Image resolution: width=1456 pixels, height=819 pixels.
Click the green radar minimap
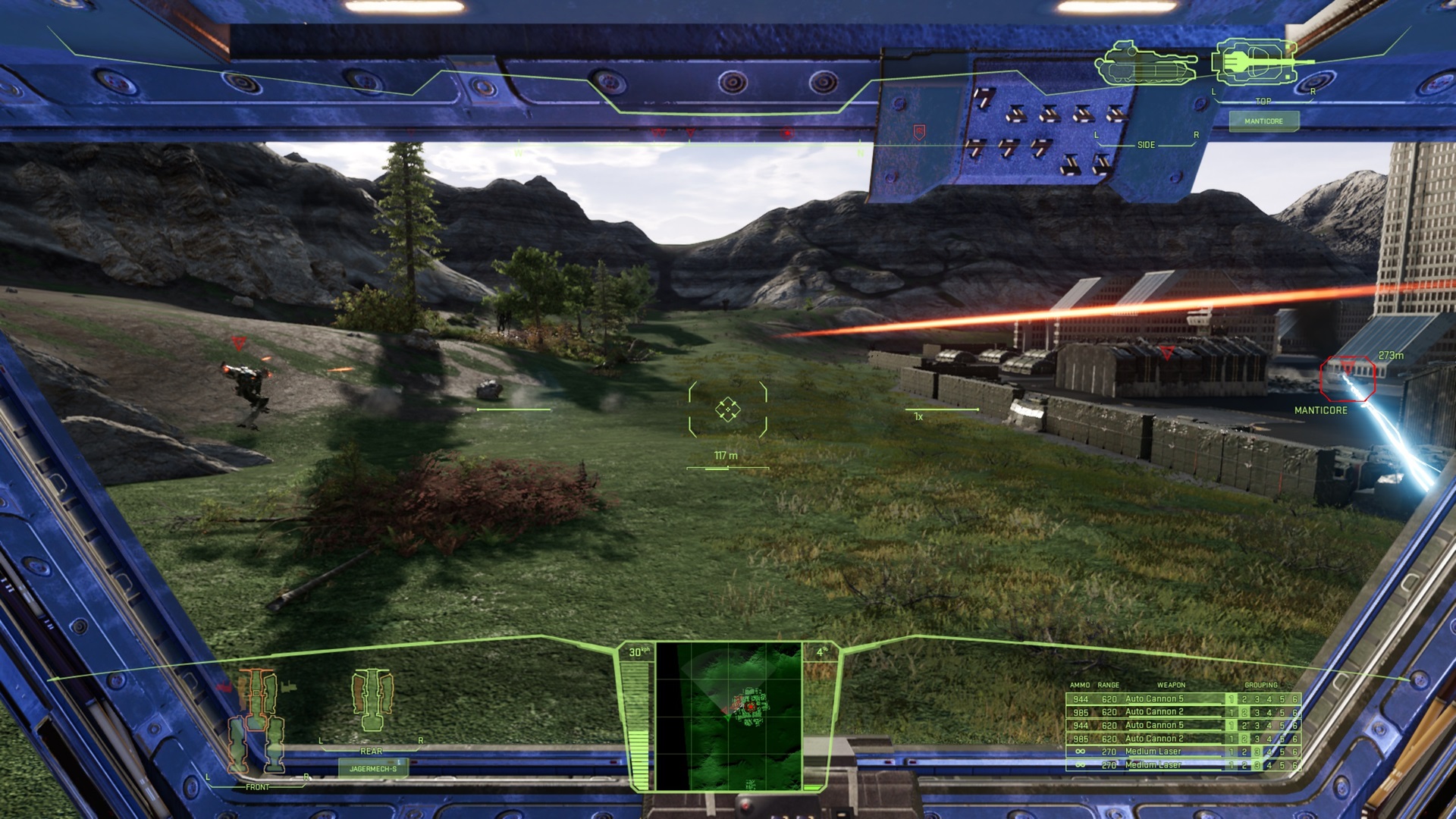point(729,716)
